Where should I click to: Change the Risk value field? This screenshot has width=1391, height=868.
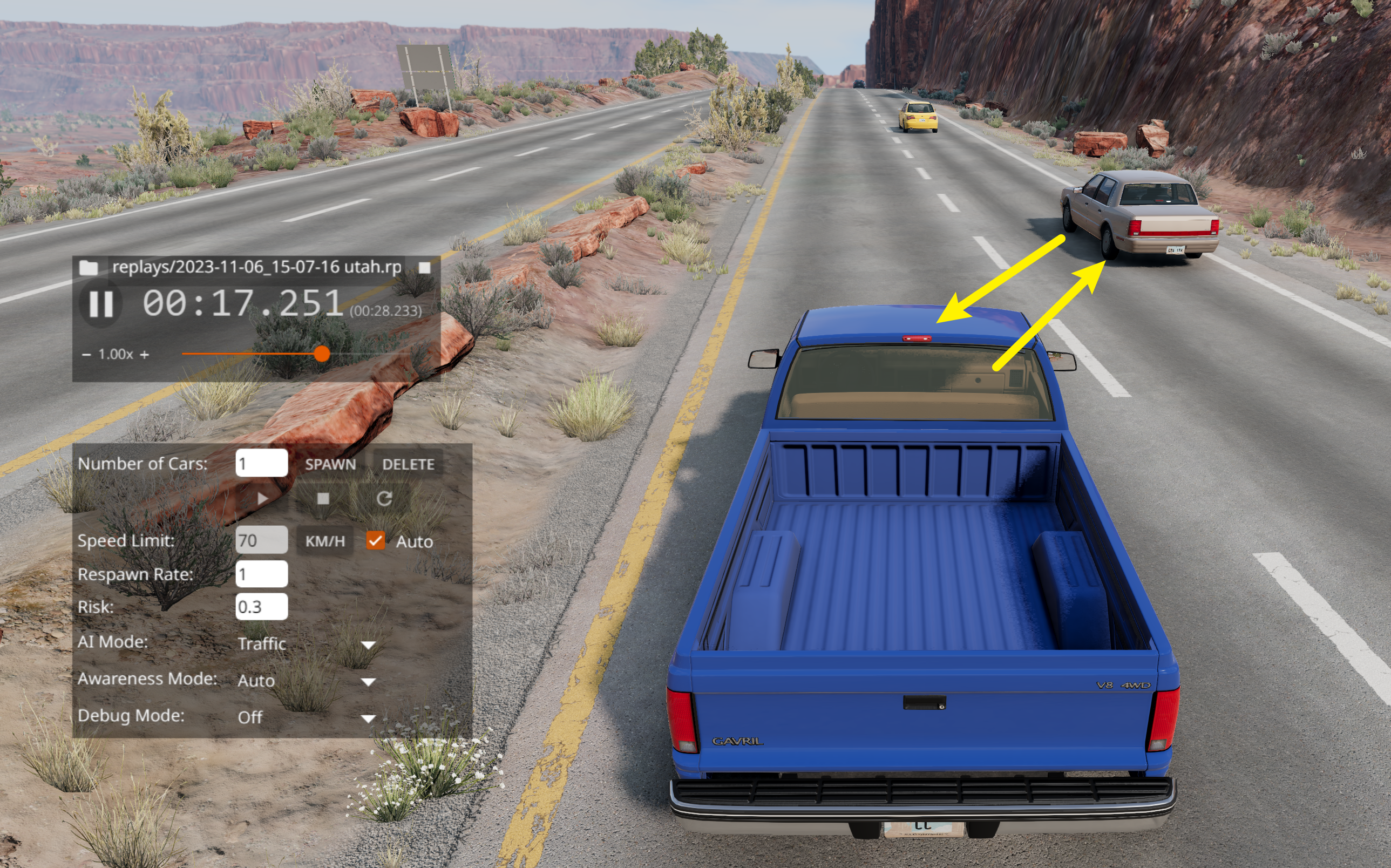tap(261, 607)
